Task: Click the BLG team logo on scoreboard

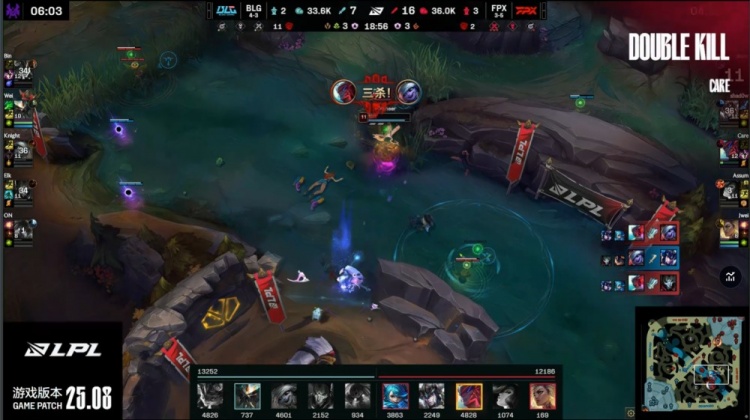Action: point(227,11)
